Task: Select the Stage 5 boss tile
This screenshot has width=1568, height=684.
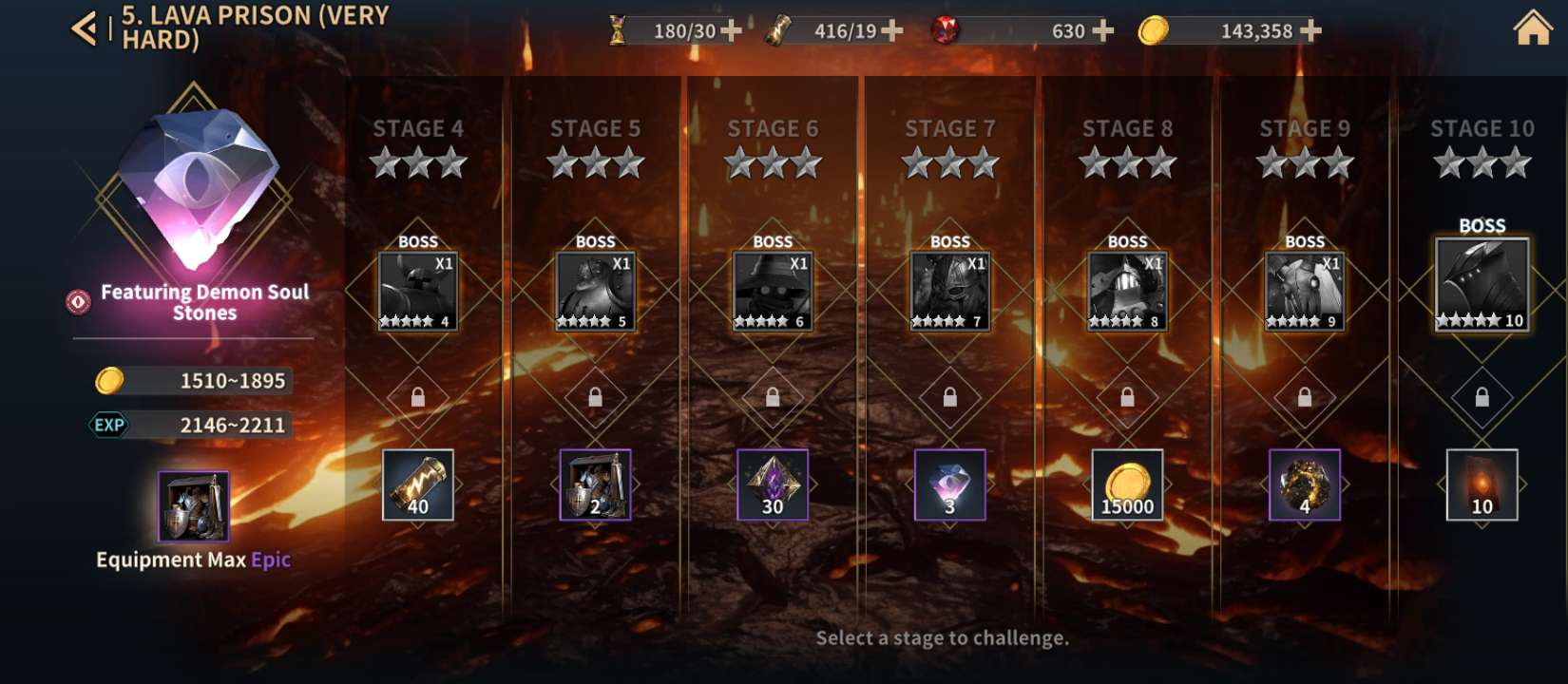Action: (595, 291)
